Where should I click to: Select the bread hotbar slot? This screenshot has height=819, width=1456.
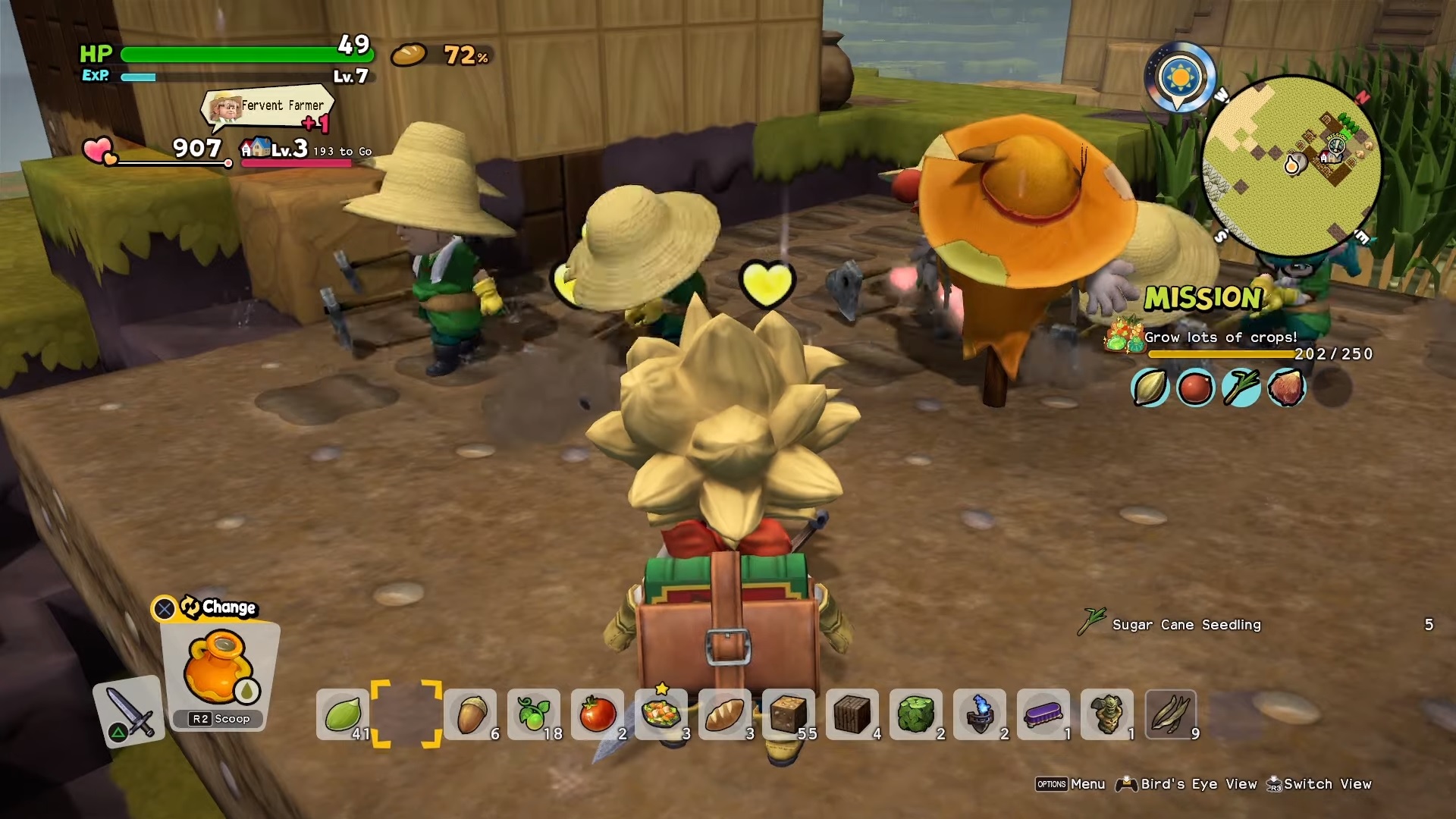[726, 713]
